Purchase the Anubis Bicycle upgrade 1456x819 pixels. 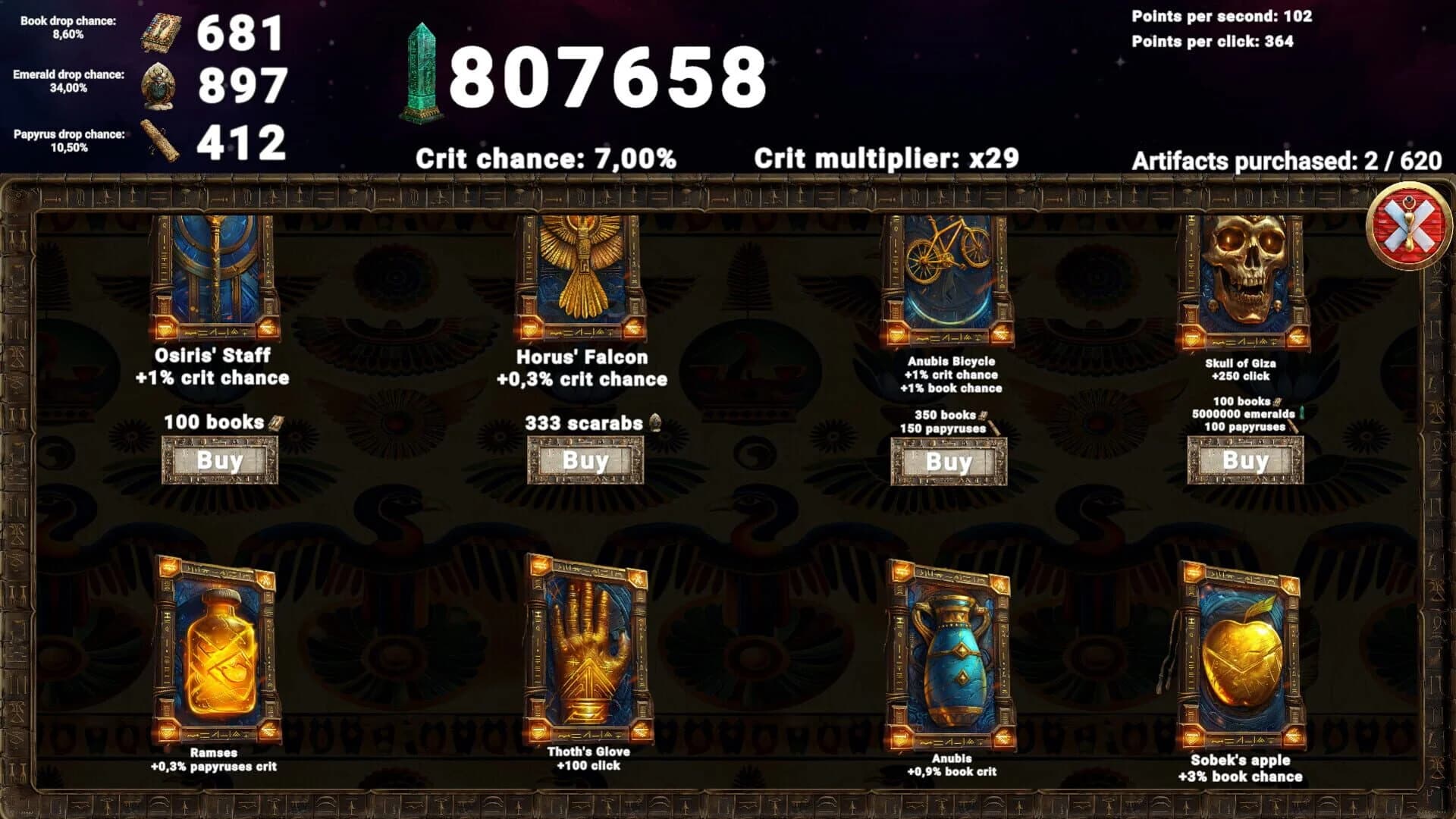pyautogui.click(x=949, y=460)
